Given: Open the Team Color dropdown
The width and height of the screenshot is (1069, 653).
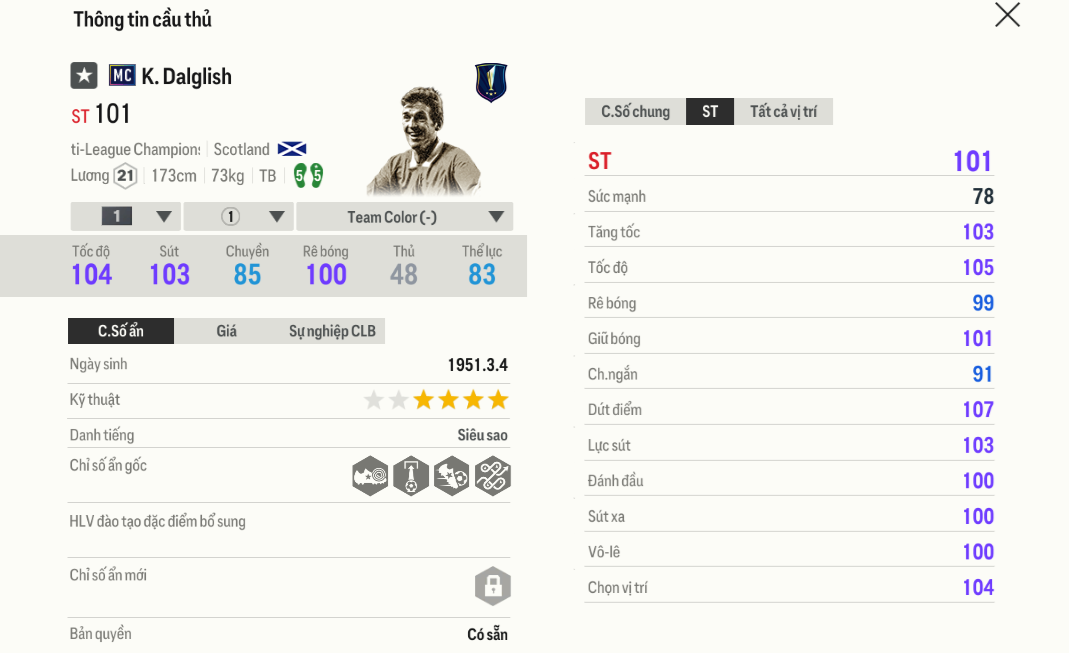Looking at the screenshot, I should [x=405, y=217].
